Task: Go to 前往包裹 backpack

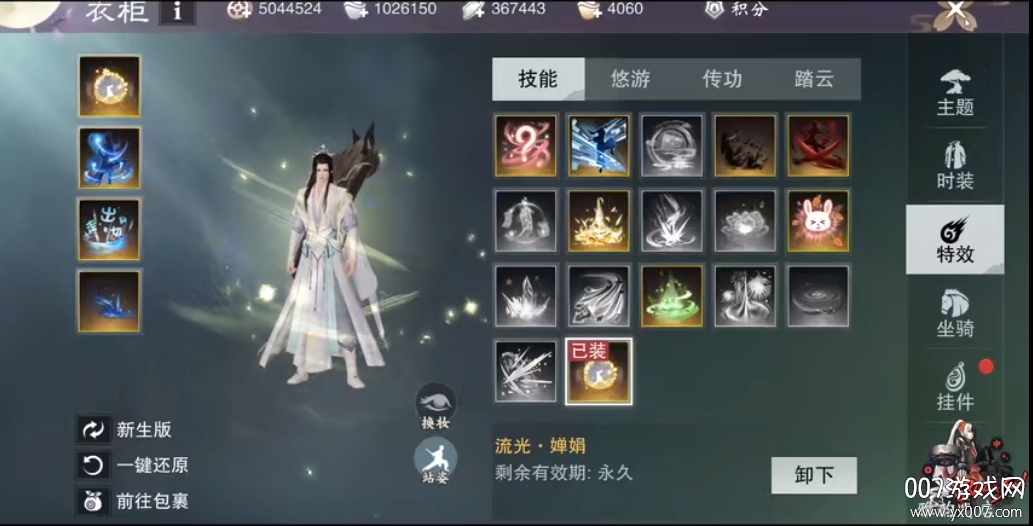Action: pos(94,501)
